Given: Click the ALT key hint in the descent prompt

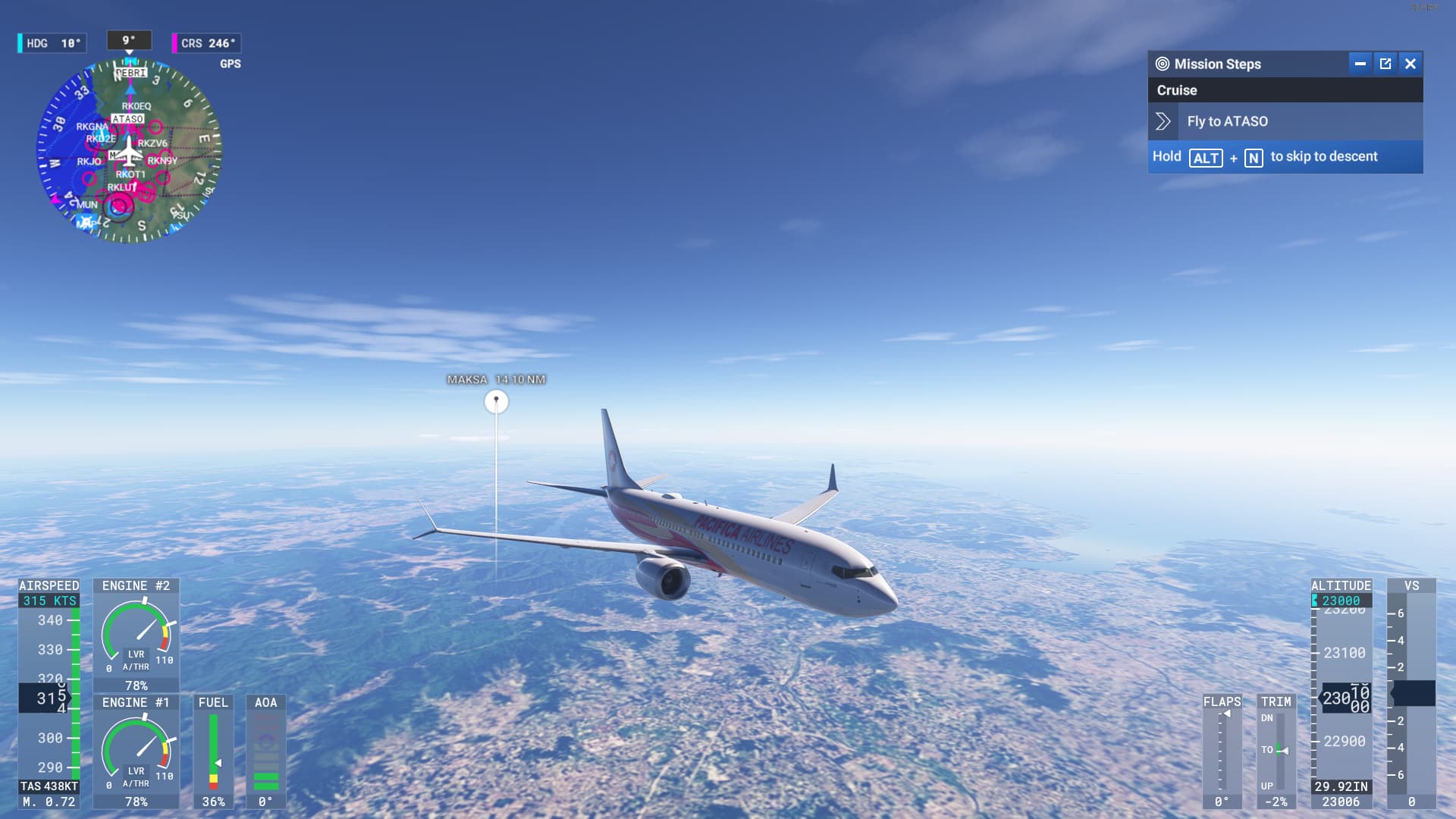Looking at the screenshot, I should (x=1207, y=157).
